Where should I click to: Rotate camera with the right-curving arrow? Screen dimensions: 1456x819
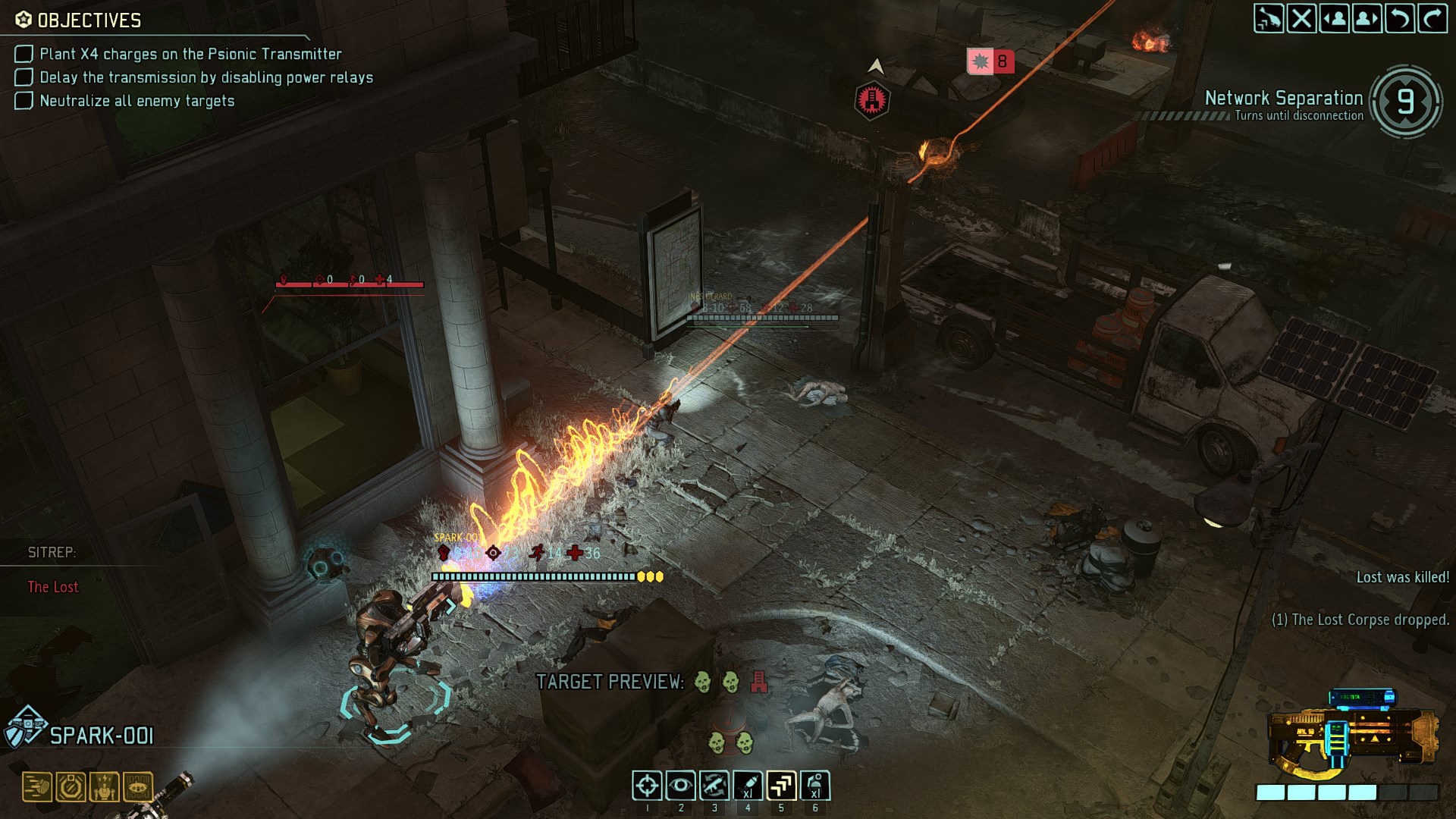(1432, 19)
